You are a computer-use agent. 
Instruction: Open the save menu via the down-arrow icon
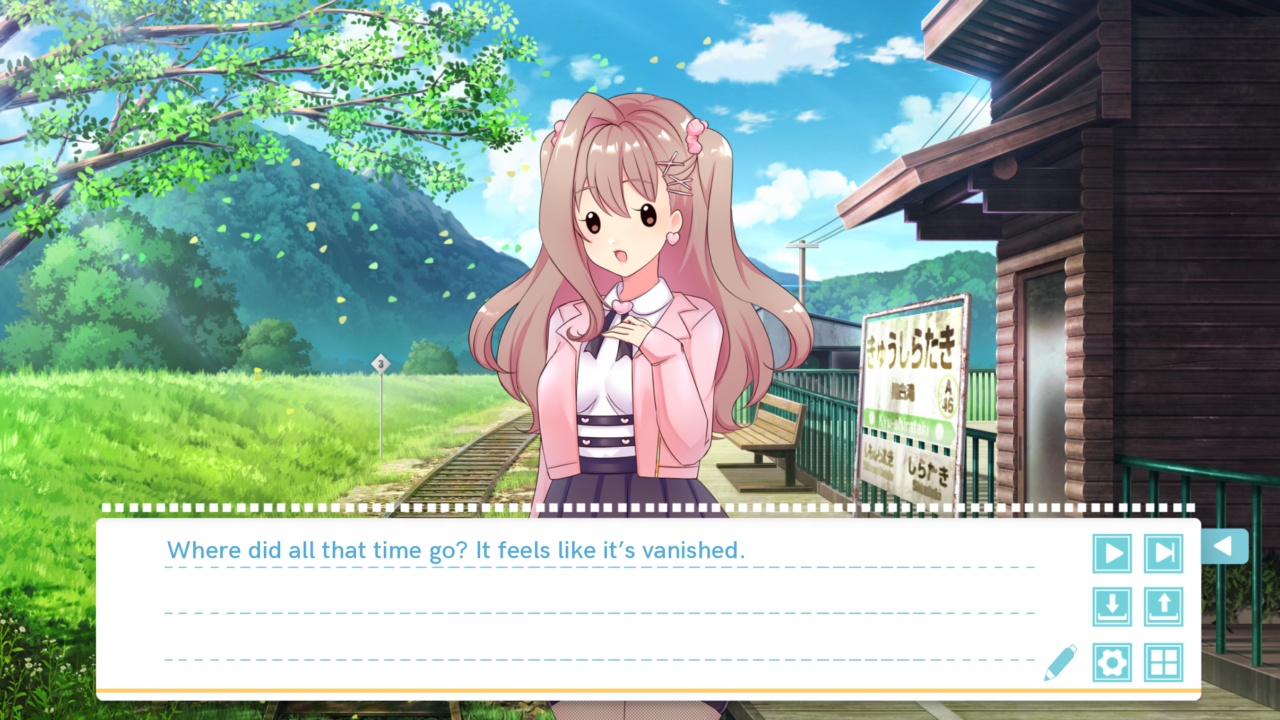(x=1112, y=607)
